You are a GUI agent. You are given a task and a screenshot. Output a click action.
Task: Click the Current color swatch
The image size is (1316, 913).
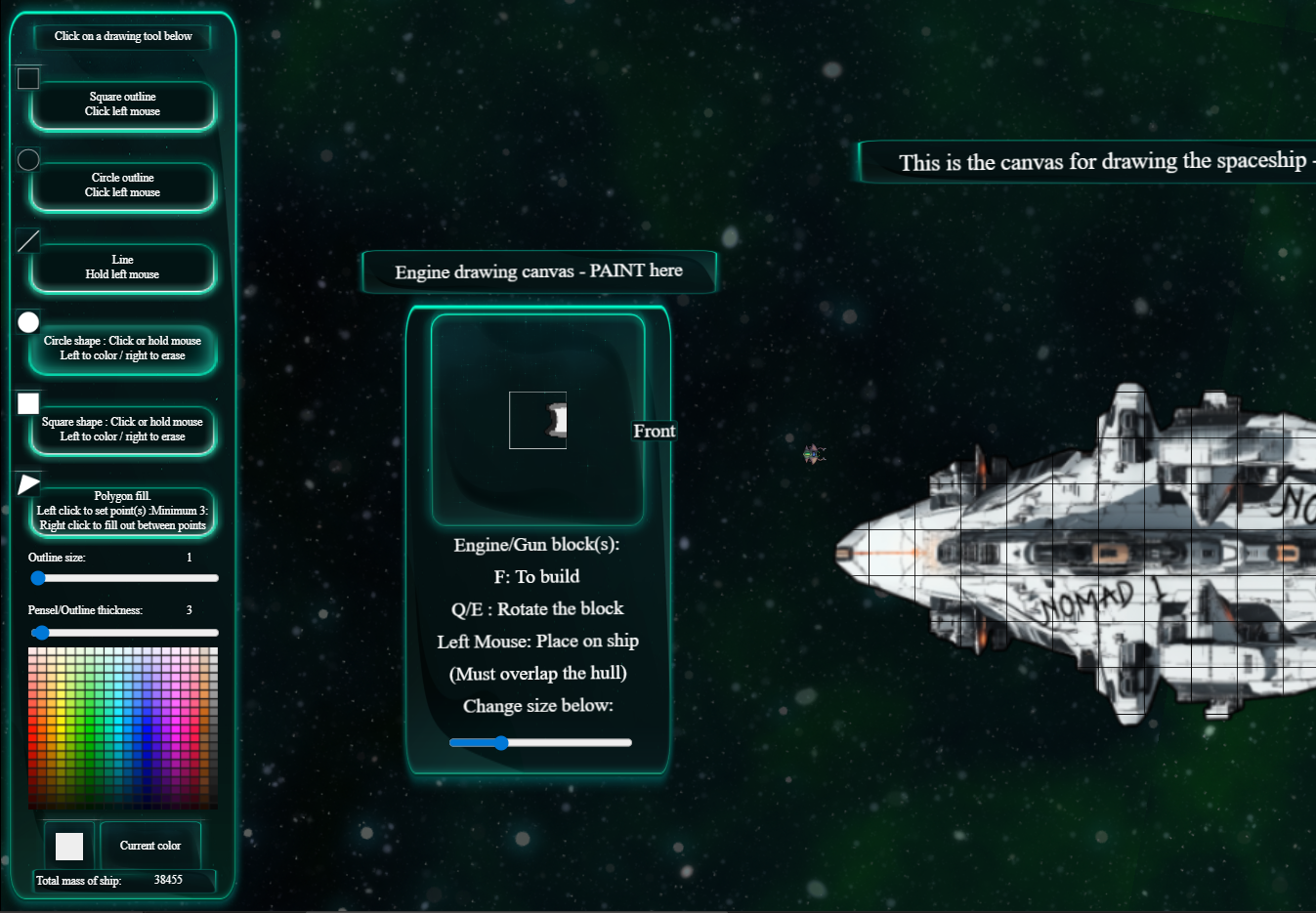coord(68,846)
